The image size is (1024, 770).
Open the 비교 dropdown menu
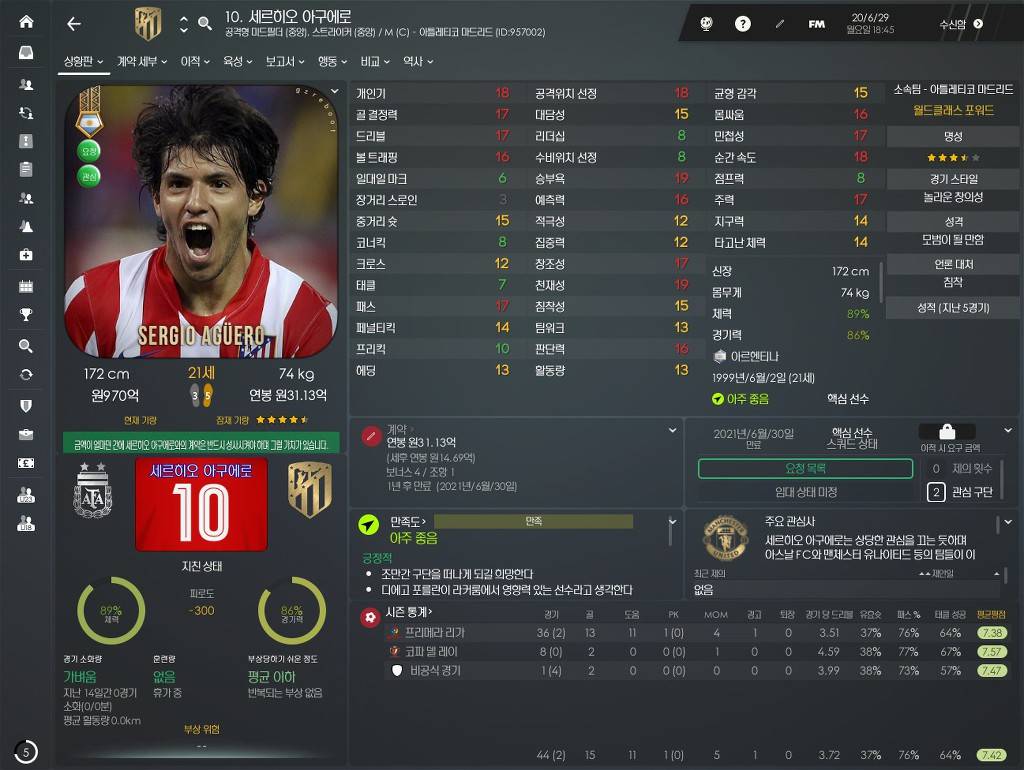pyautogui.click(x=375, y=62)
